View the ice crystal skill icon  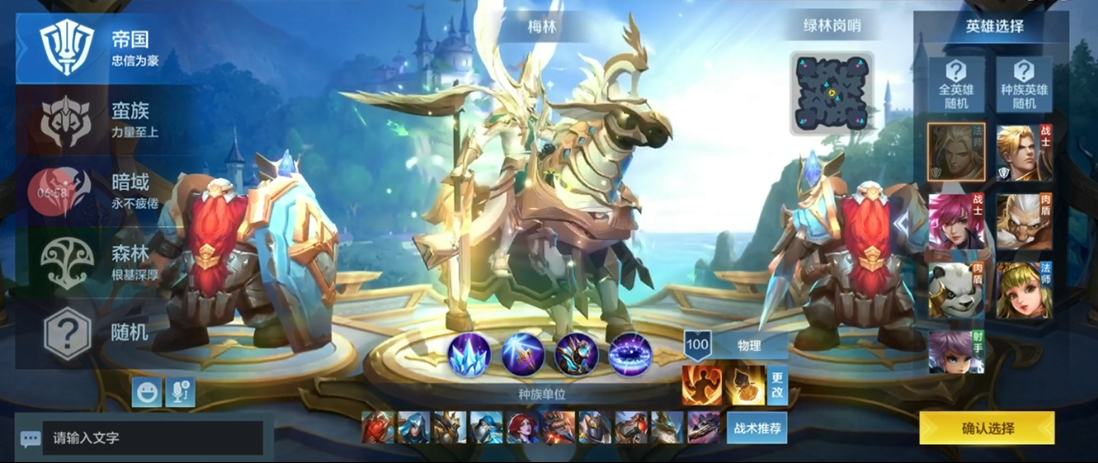[x=469, y=353]
